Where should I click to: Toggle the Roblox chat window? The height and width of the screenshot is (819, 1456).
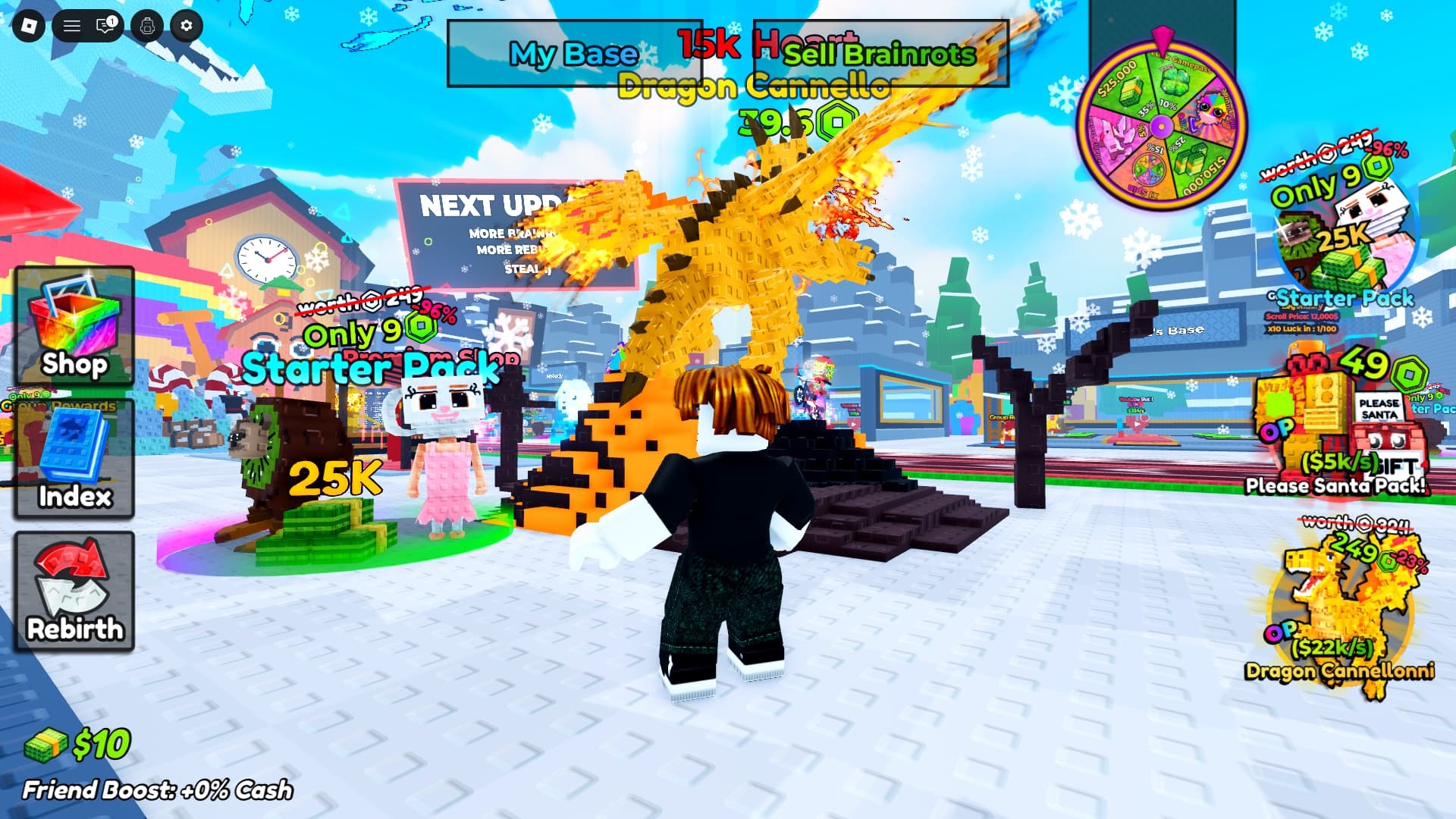pos(106,27)
